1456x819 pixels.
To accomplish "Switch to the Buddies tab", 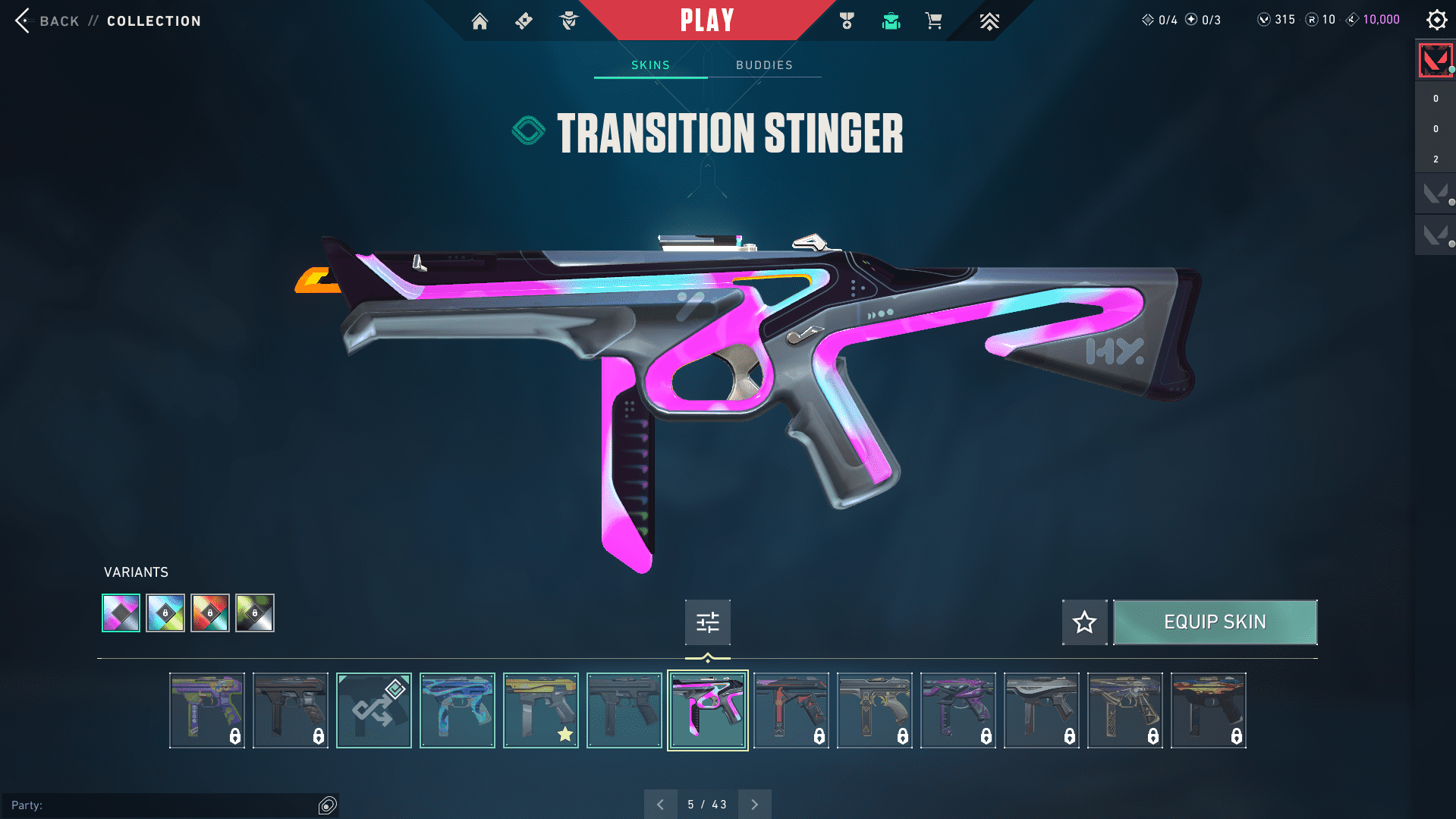I will [764, 65].
